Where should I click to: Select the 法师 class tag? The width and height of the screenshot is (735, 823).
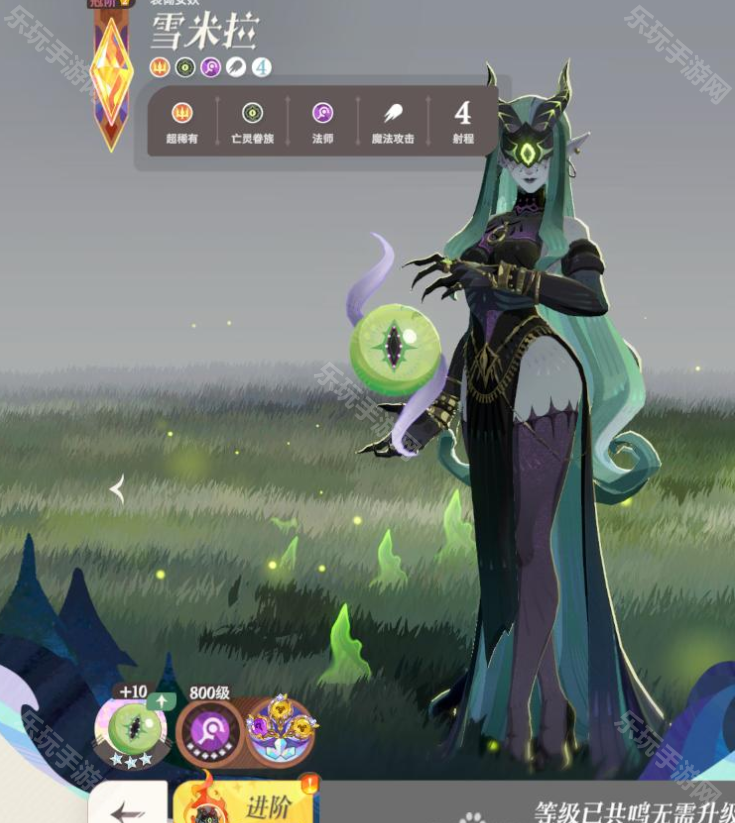[322, 122]
